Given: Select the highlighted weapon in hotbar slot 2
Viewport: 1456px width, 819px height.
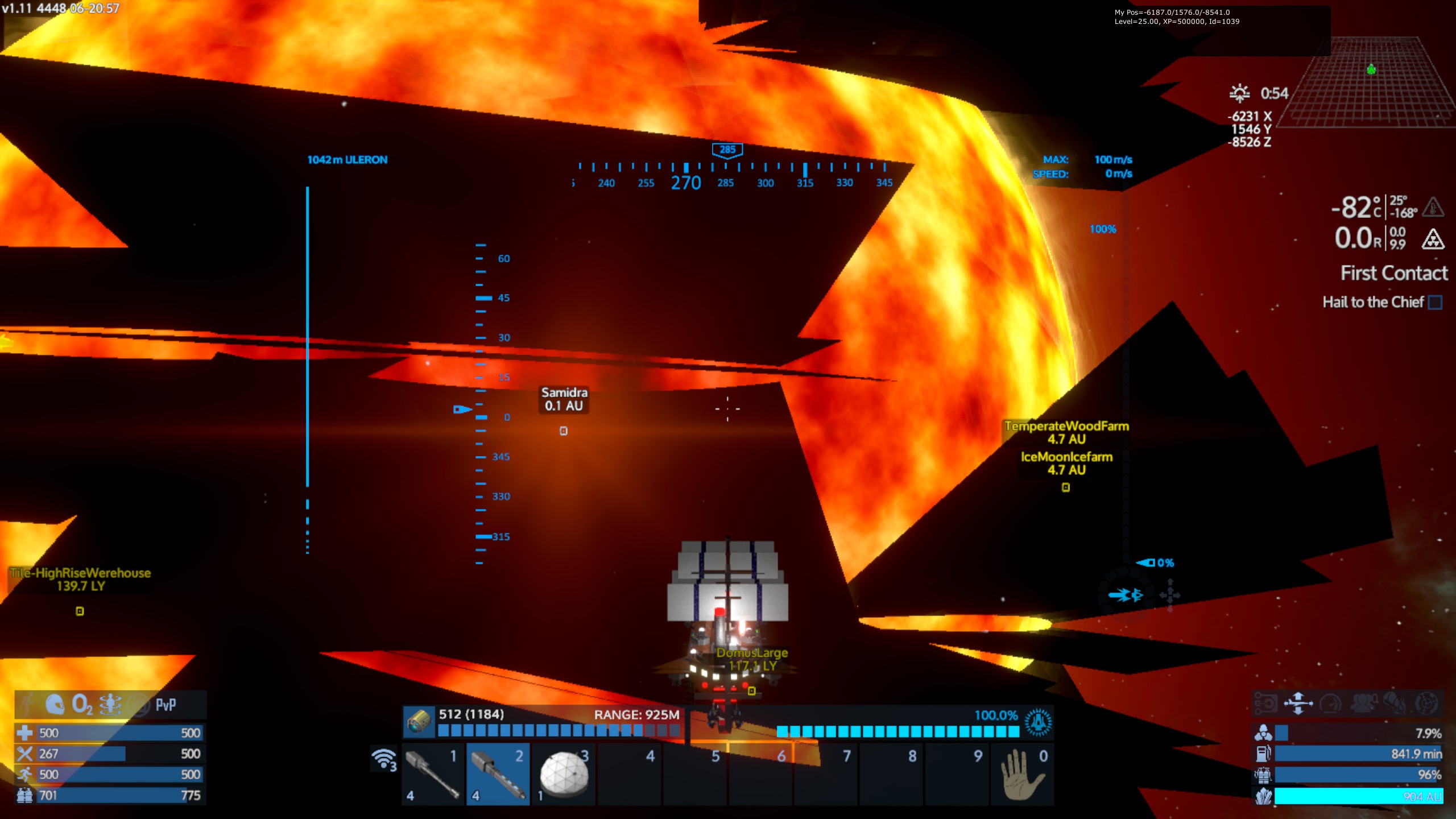Looking at the screenshot, I should coord(498,774).
